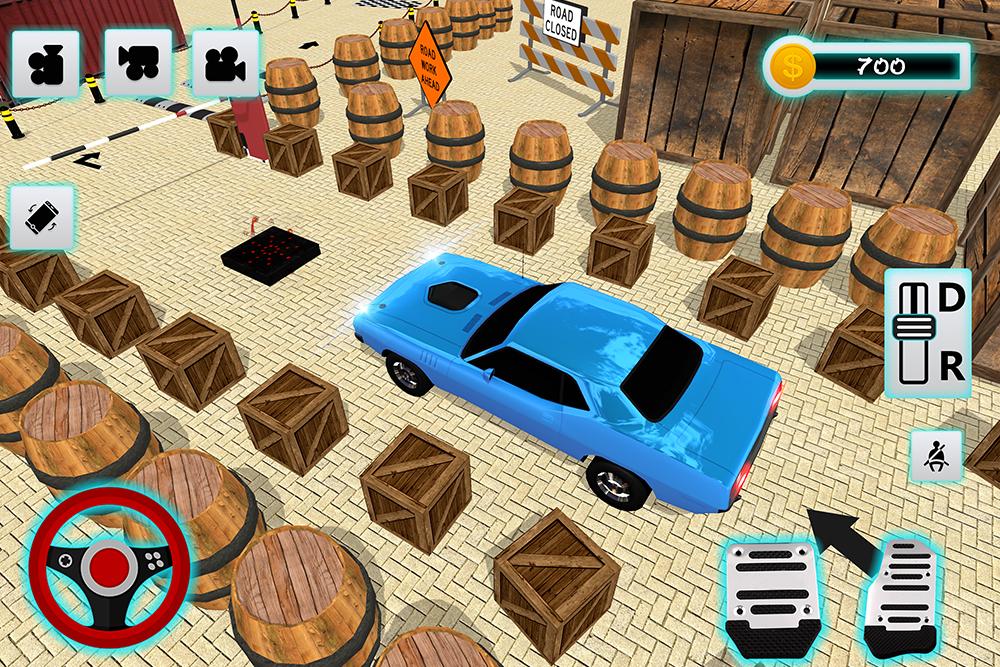Viewport: 1000px width, 667px height.
Task: Choose the right-facing camera view button
Action: 225,61
